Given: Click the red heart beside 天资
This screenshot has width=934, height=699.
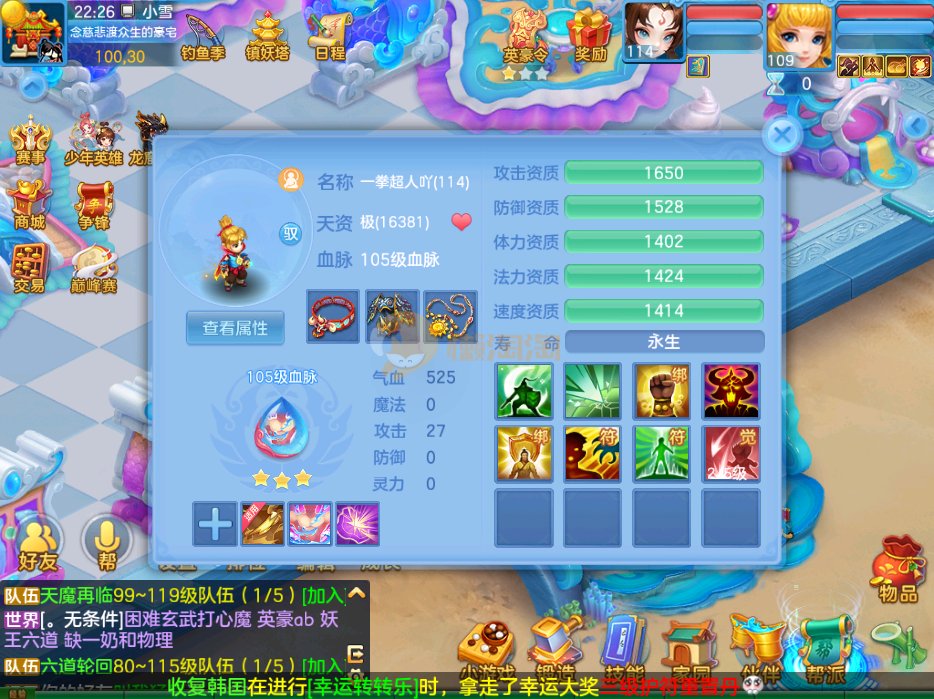Looking at the screenshot, I should [x=461, y=222].
